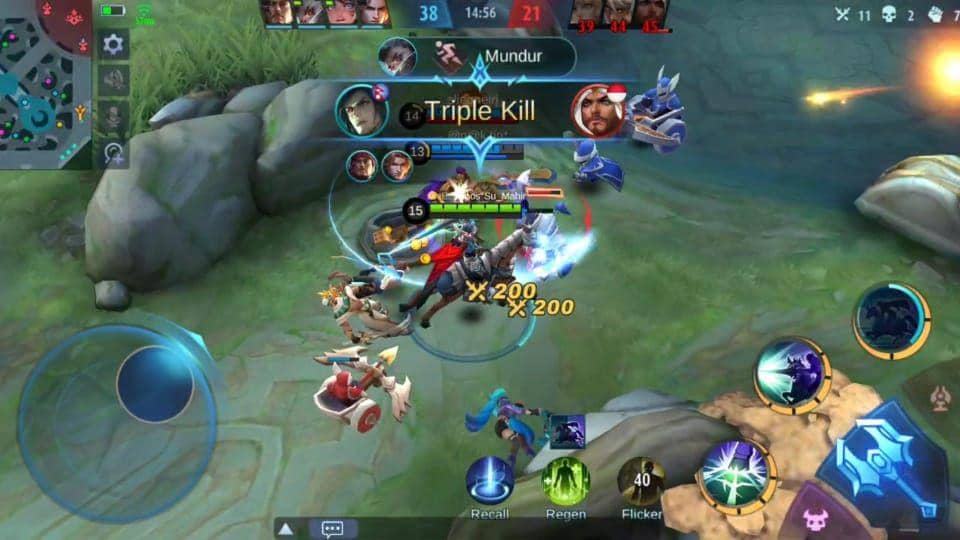Activate the Recall spell
The image size is (960, 540).
pos(489,481)
